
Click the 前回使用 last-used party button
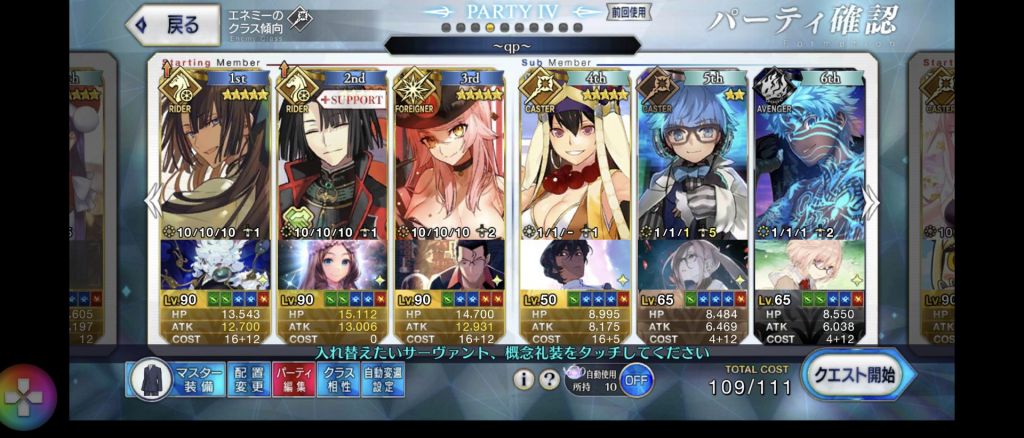coord(628,14)
